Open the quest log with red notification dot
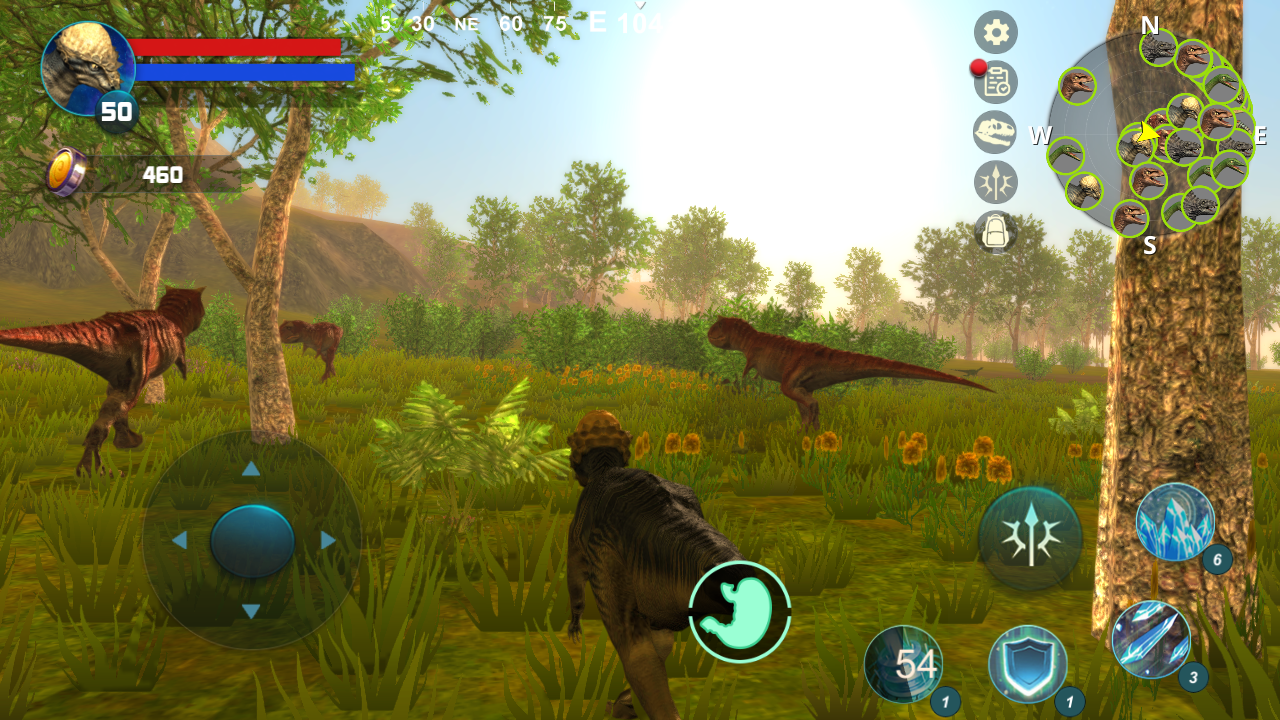Viewport: 1280px width, 720px height. coord(995,82)
